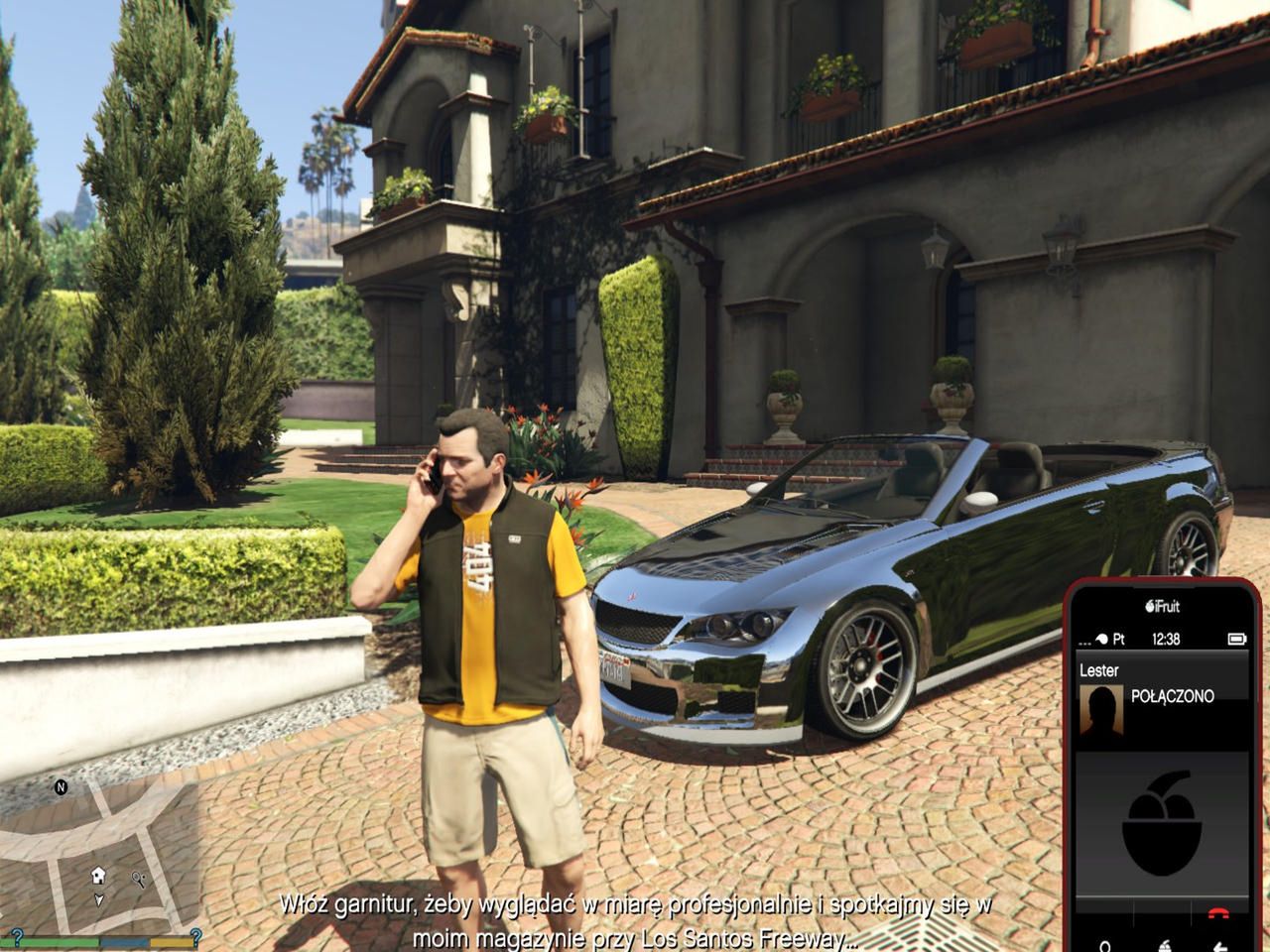Open Lester's contact photo
1270x952 pixels.
click(1102, 709)
